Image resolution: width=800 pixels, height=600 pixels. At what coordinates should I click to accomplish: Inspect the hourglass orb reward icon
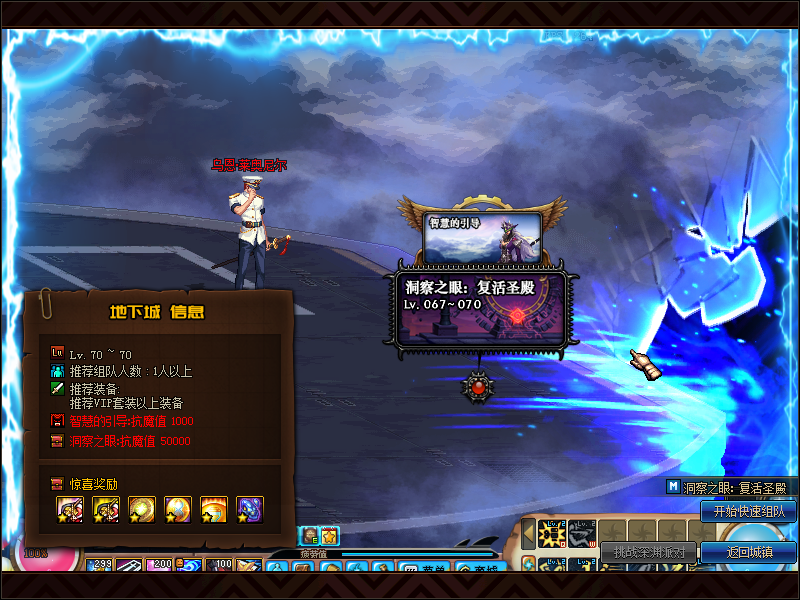tap(177, 509)
